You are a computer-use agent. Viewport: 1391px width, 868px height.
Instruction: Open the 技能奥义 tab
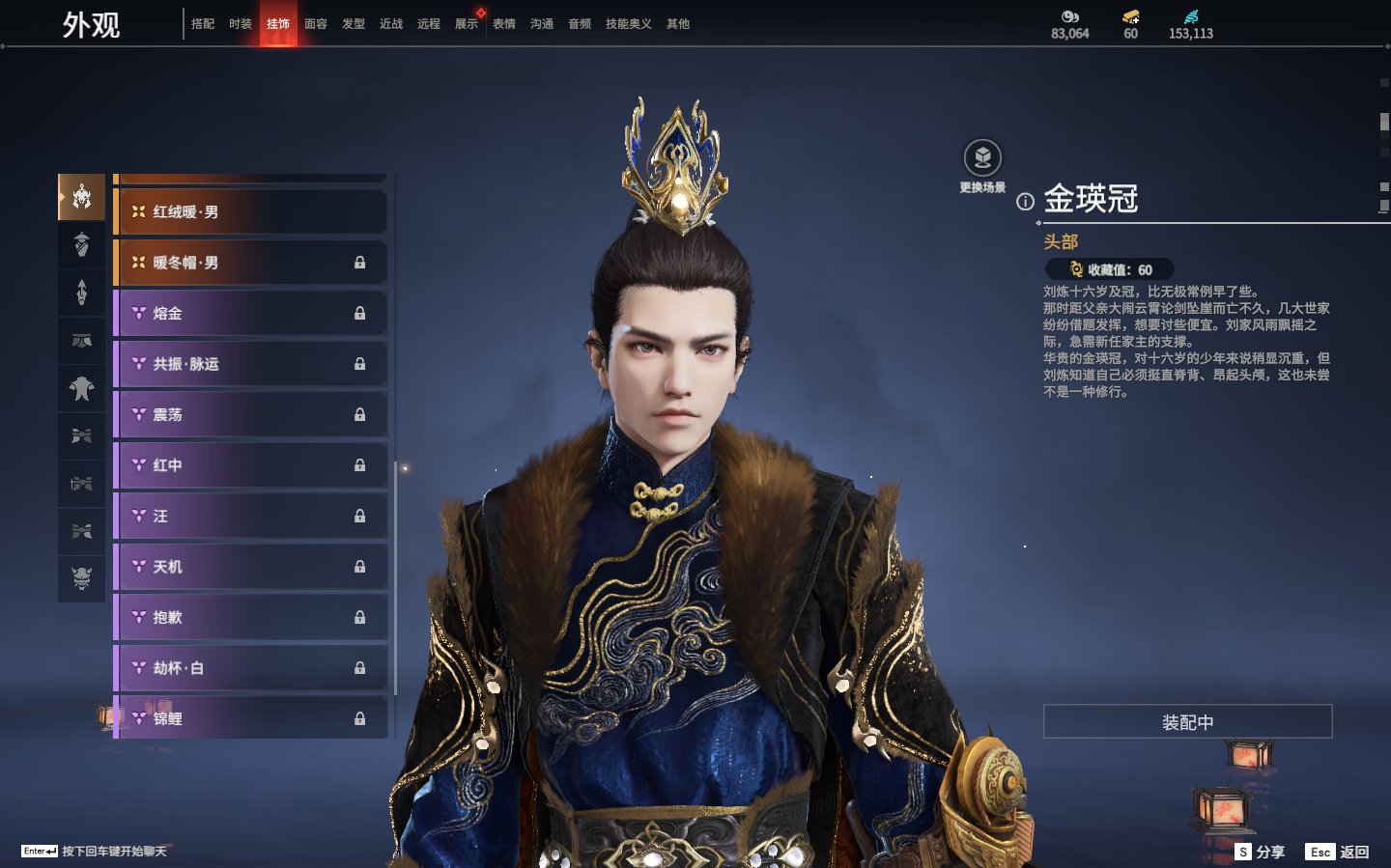[x=628, y=24]
